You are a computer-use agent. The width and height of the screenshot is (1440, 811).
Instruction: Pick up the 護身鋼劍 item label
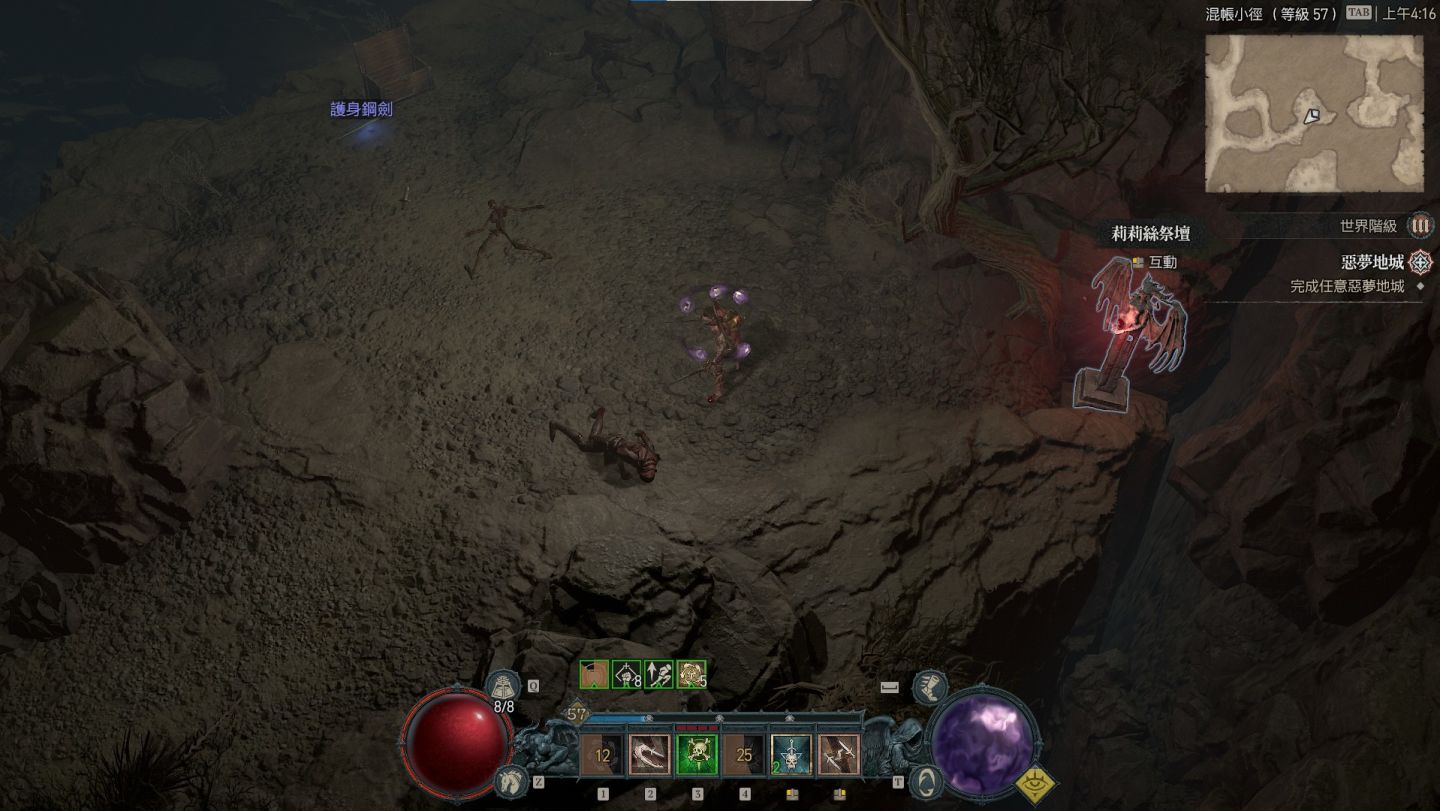coord(361,109)
